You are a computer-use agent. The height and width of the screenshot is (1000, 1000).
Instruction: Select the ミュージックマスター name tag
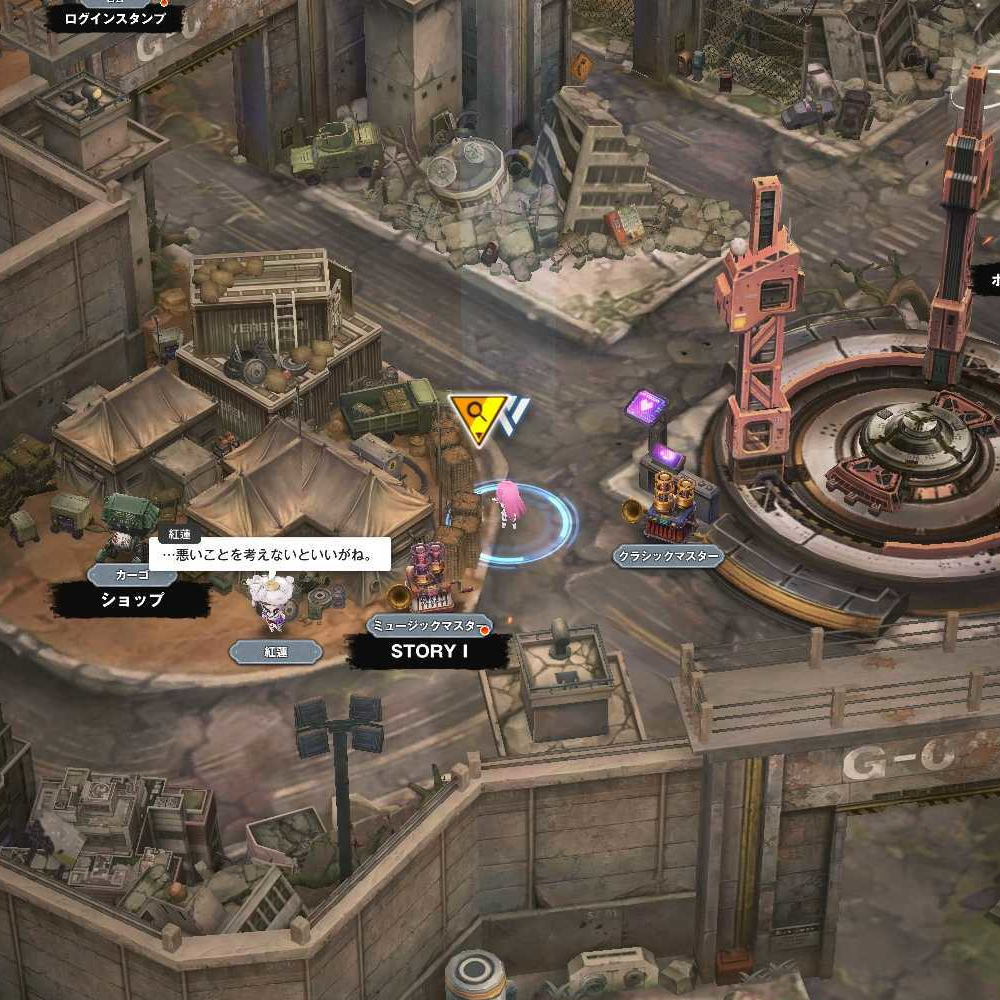click(x=429, y=626)
